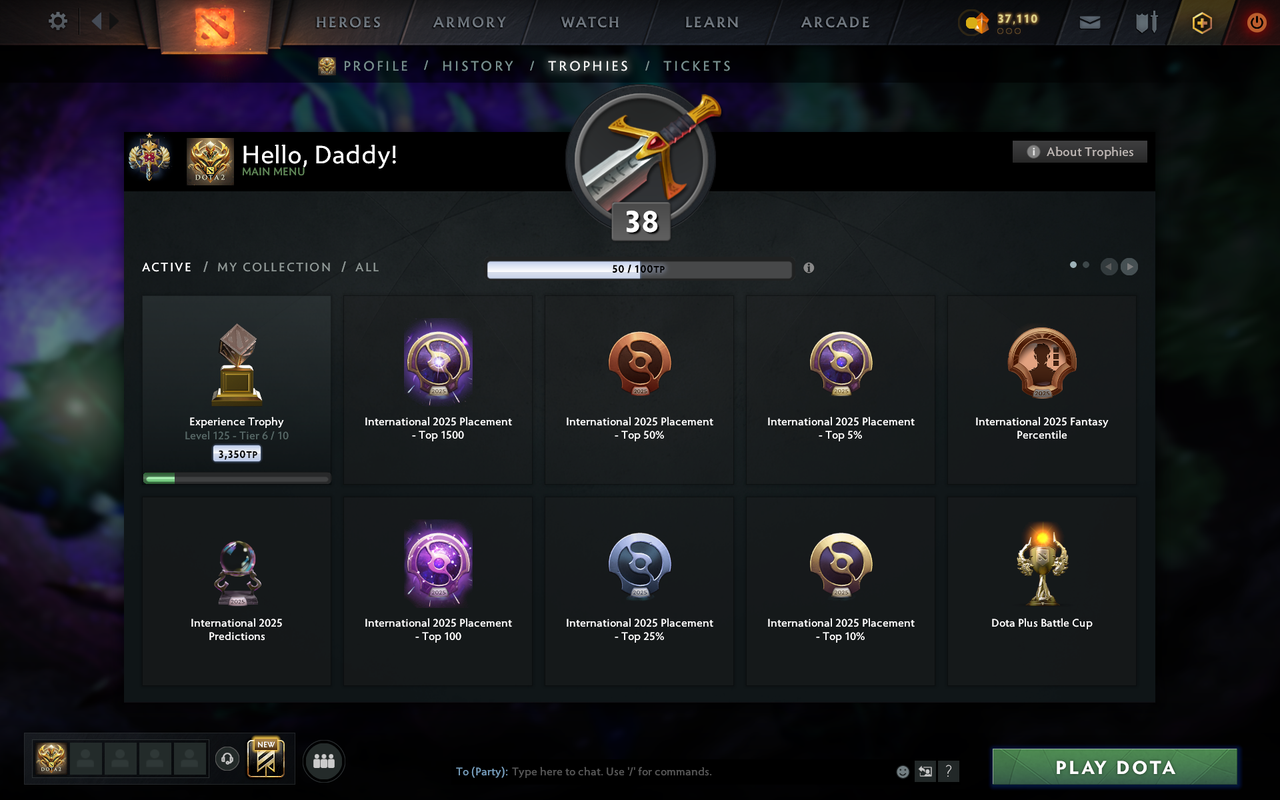Open the settings gear
Image resolution: width=1280 pixels, height=800 pixels.
coord(57,20)
